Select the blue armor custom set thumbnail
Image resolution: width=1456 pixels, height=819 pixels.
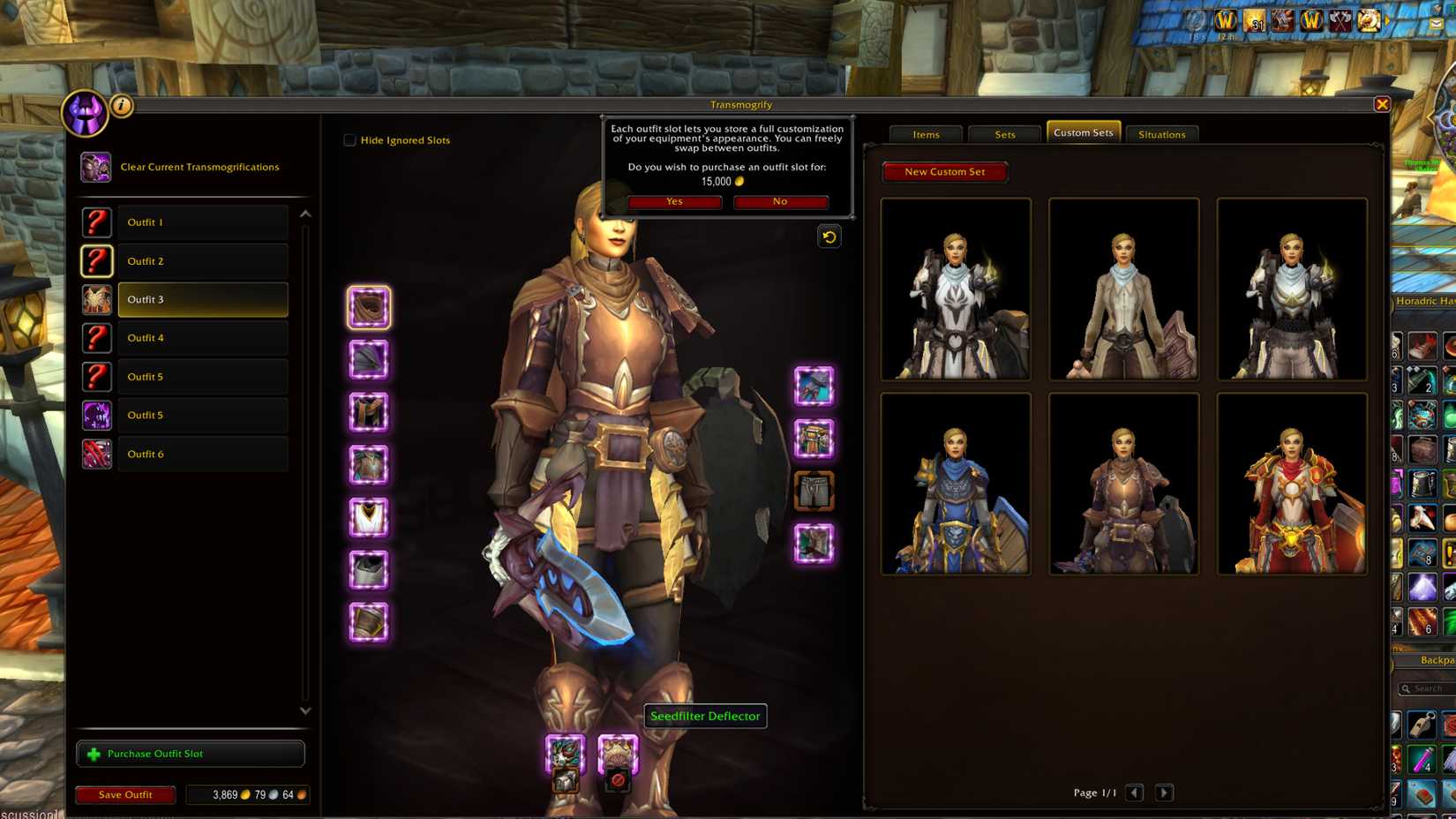click(956, 483)
